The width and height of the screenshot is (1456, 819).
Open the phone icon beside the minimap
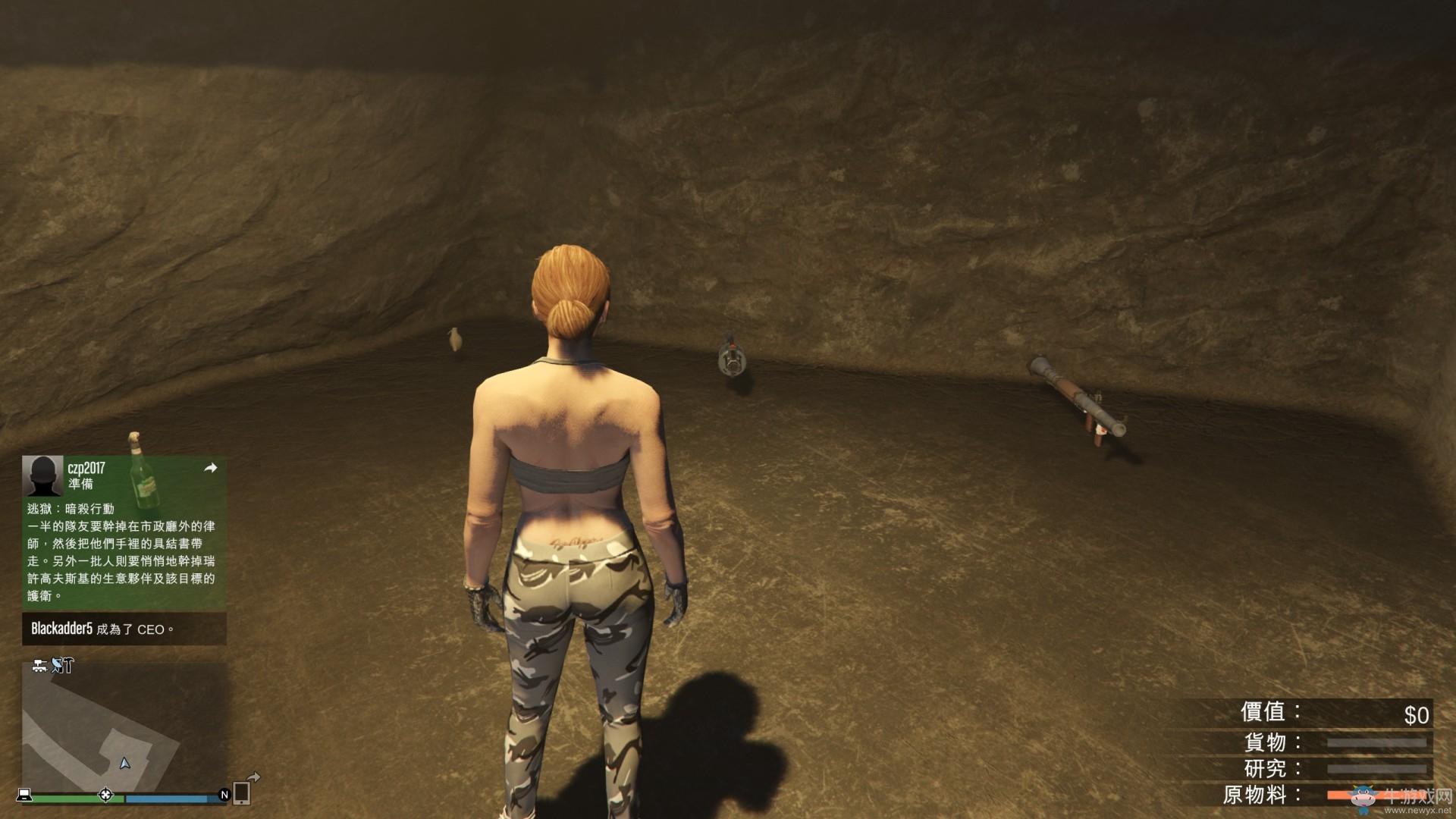(242, 792)
